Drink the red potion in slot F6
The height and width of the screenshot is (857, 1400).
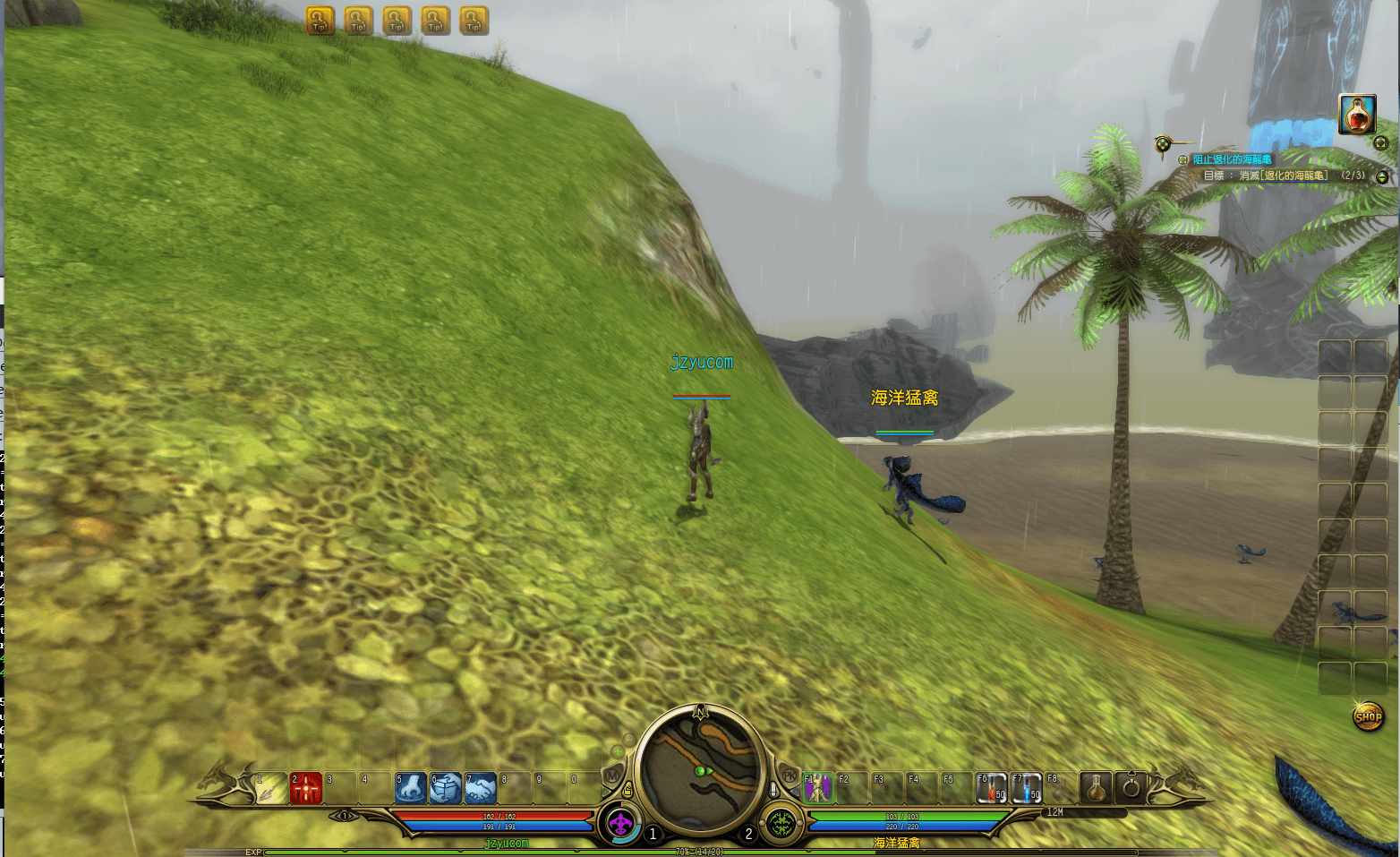pyautogui.click(x=991, y=788)
